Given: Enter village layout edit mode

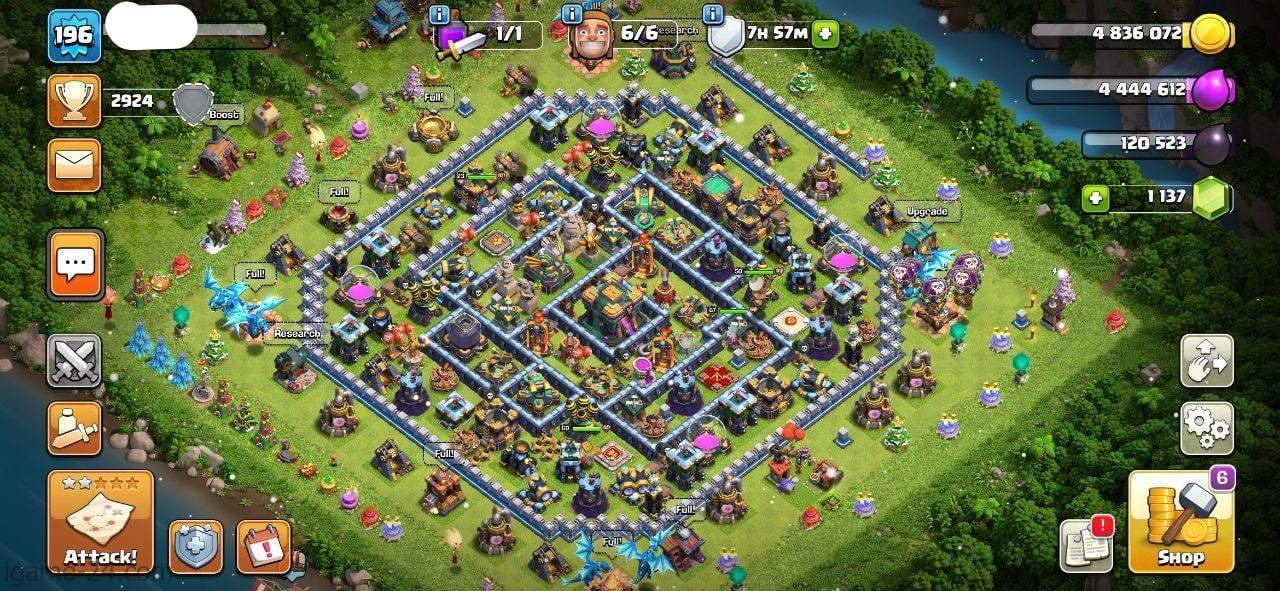Looking at the screenshot, I should click(x=1206, y=361).
